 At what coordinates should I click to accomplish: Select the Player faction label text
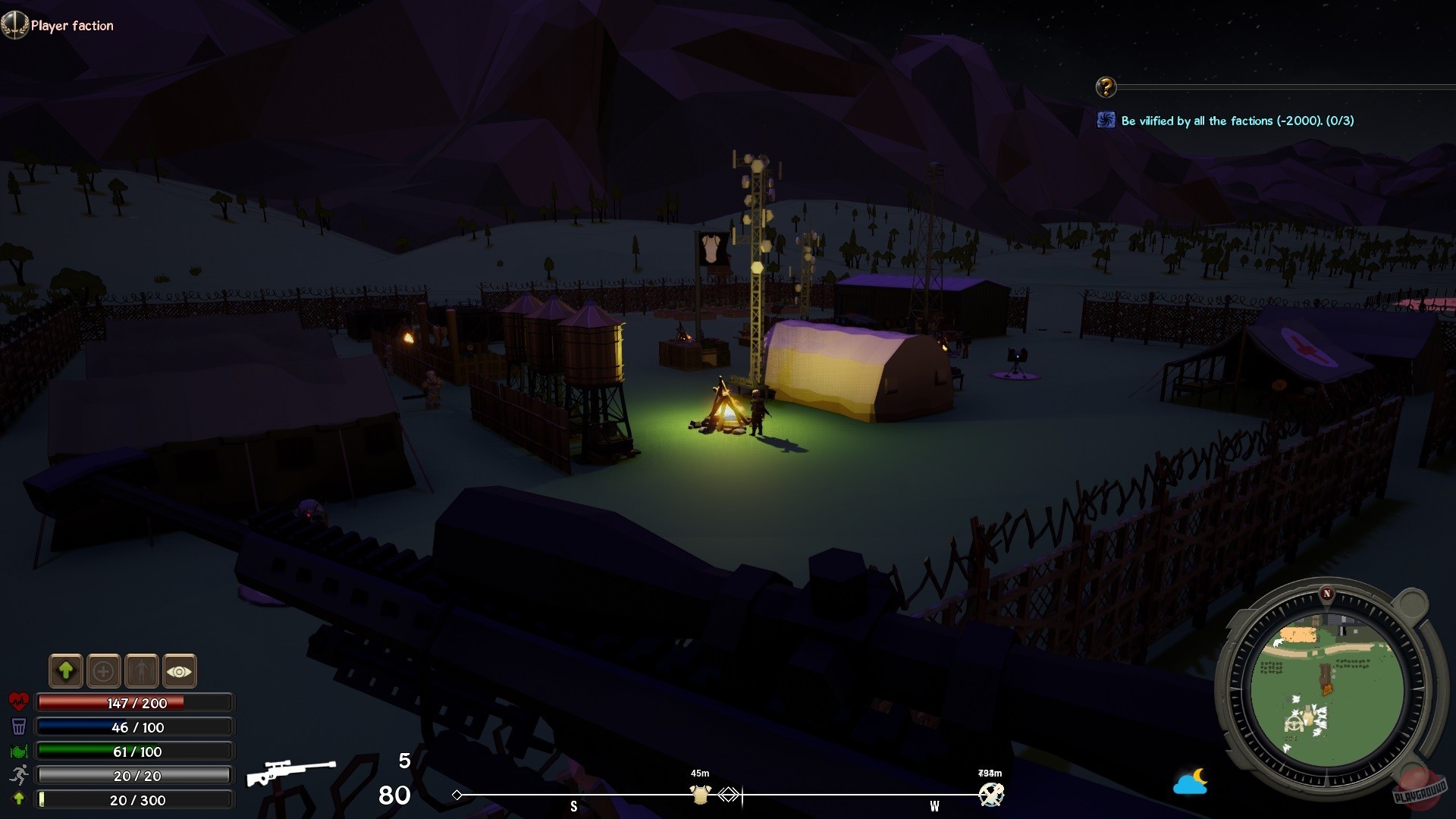pos(72,25)
